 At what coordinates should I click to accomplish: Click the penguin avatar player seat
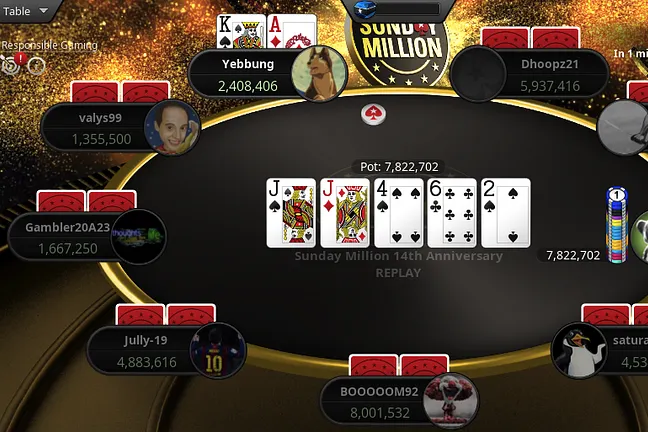click(581, 350)
